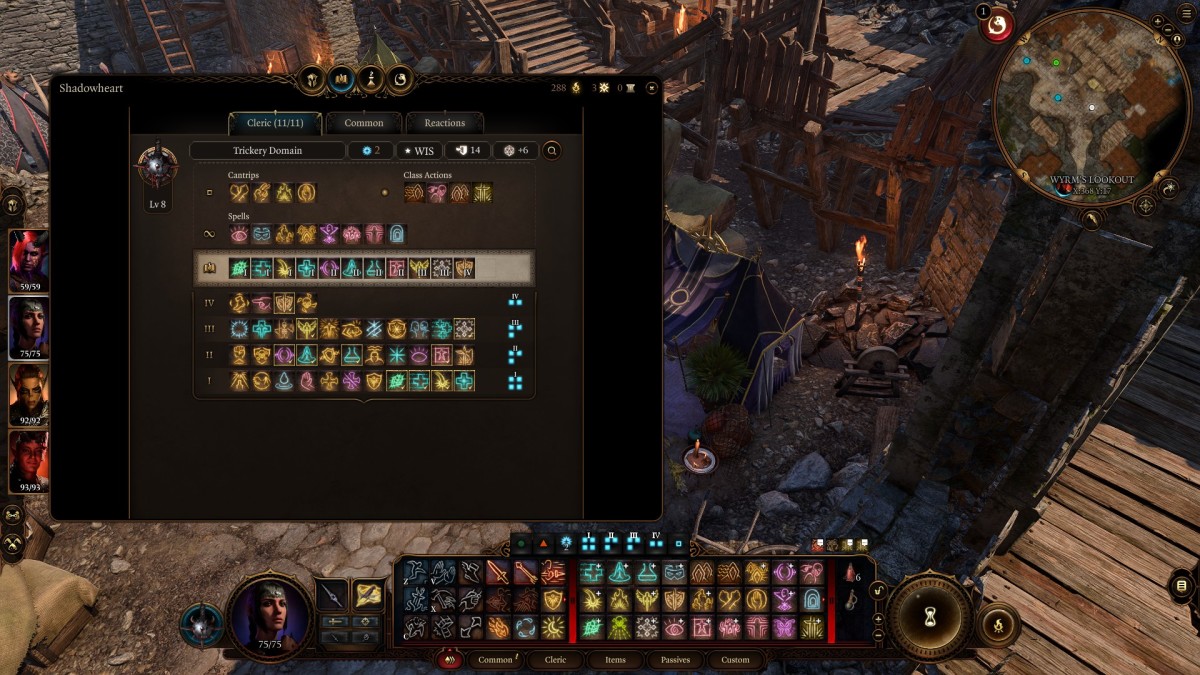Viewport: 1200px width, 675px height.
Task: Close the Shadowheart spellbook panel
Action: click(652, 88)
